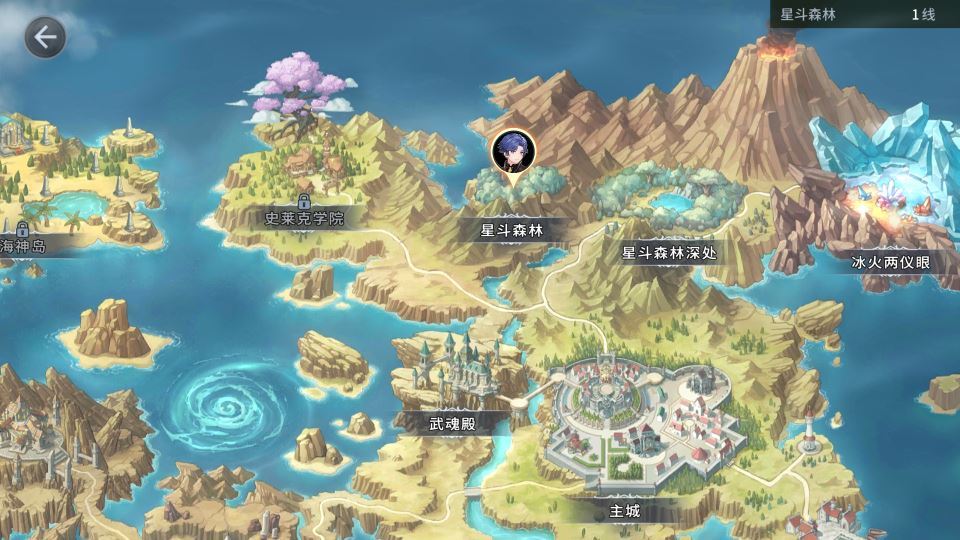Select the 星斗森林 map location
Screen dimensions: 960x540
511,230
